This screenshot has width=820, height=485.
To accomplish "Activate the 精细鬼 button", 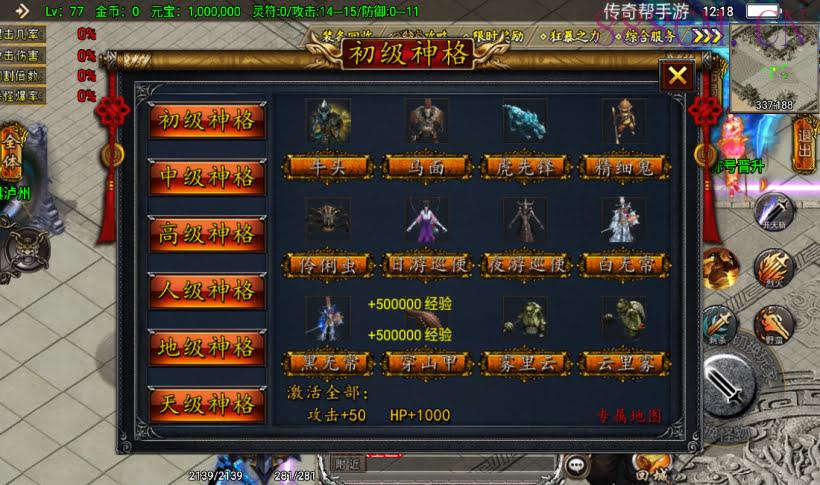I will [x=622, y=167].
